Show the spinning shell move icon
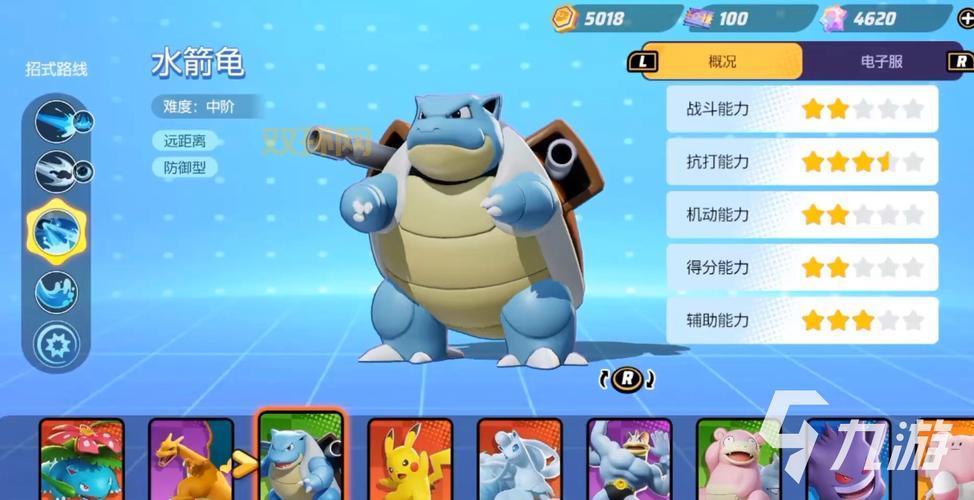 tap(56, 172)
